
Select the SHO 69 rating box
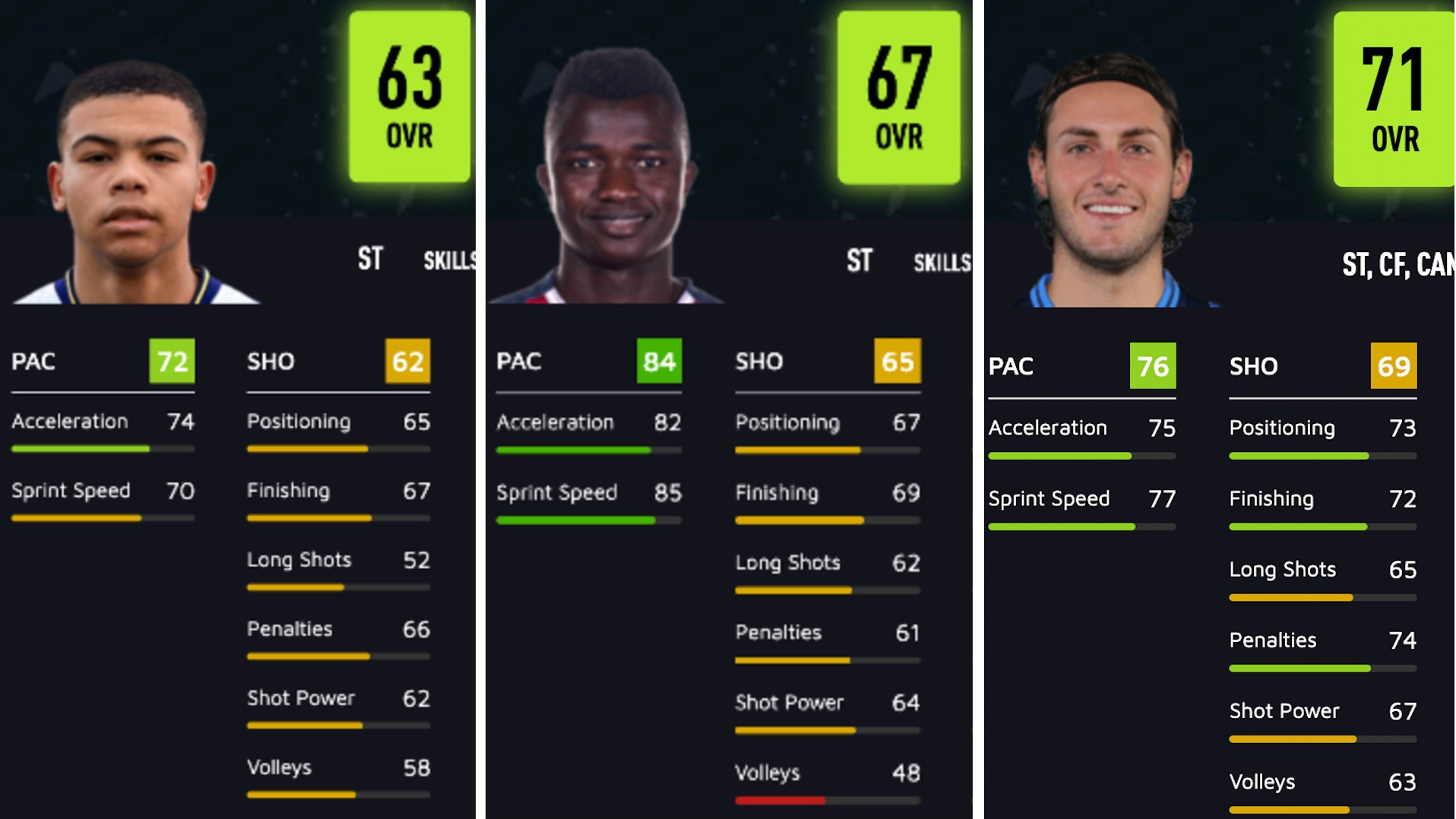coord(1393,367)
